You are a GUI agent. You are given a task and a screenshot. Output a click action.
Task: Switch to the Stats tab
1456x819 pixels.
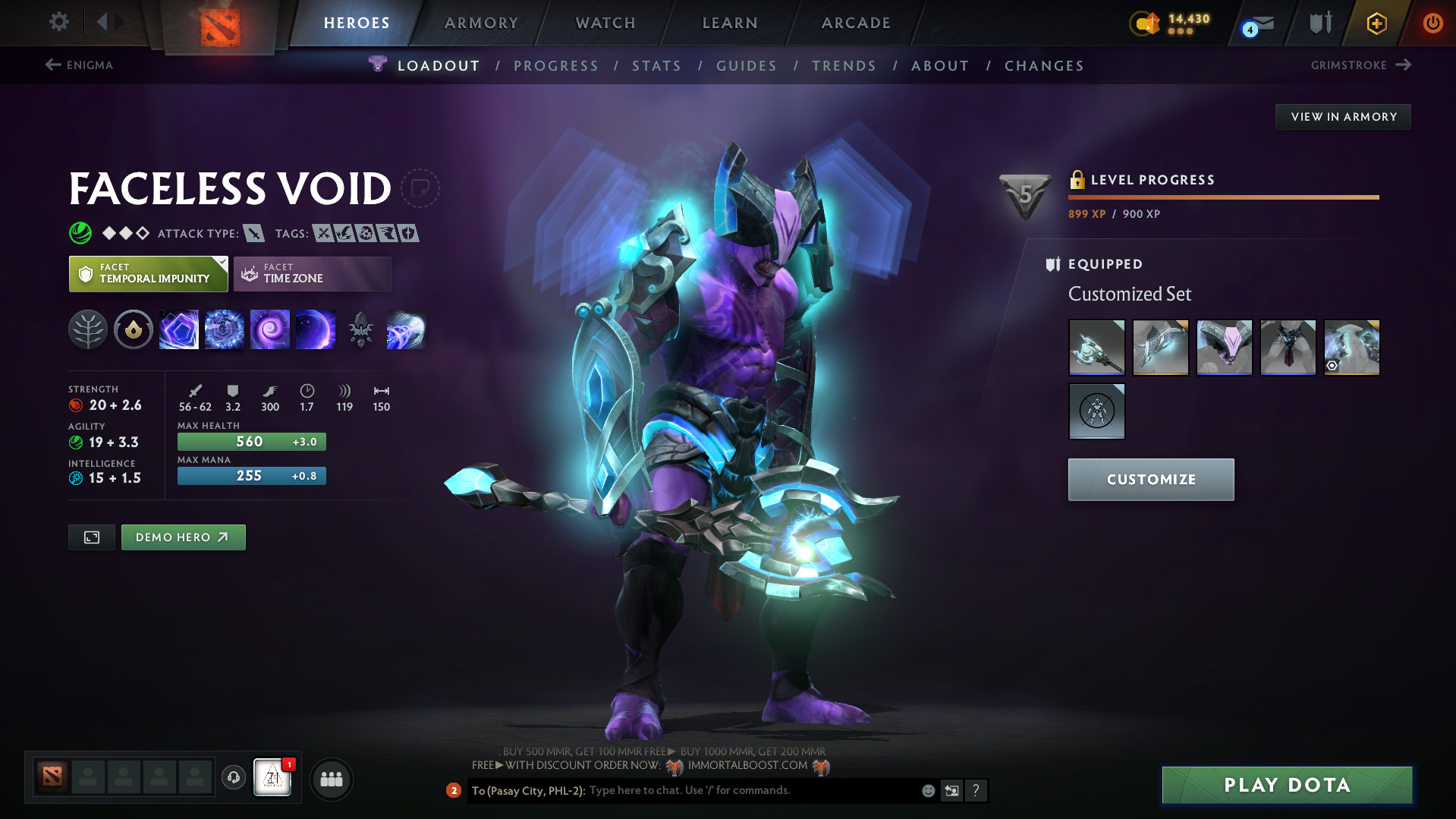pyautogui.click(x=656, y=66)
